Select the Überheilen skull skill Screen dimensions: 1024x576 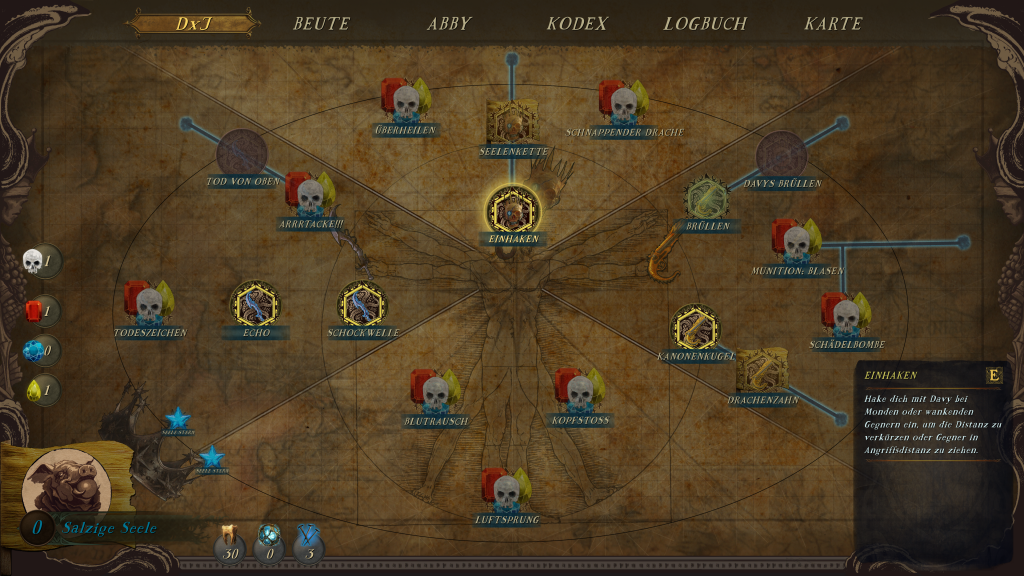(x=405, y=101)
